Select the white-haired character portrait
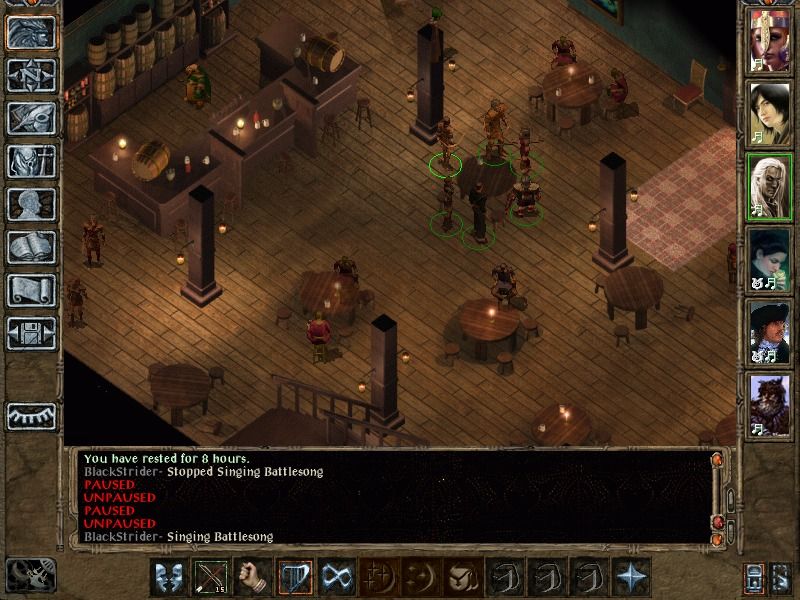 769,184
